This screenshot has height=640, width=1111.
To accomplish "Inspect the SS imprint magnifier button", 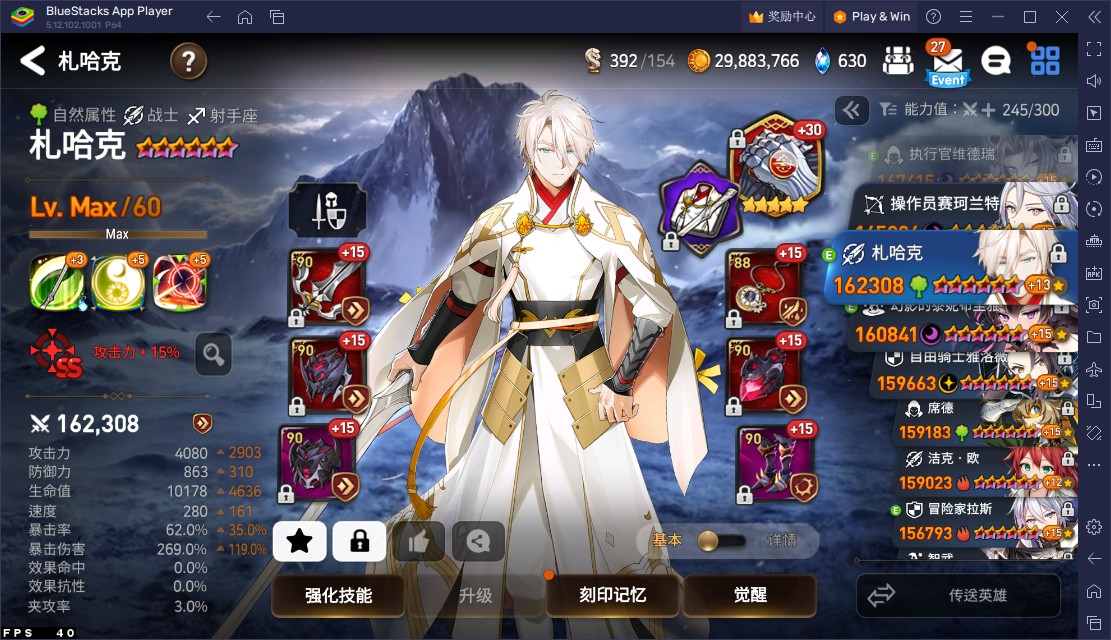I will pyautogui.click(x=213, y=353).
